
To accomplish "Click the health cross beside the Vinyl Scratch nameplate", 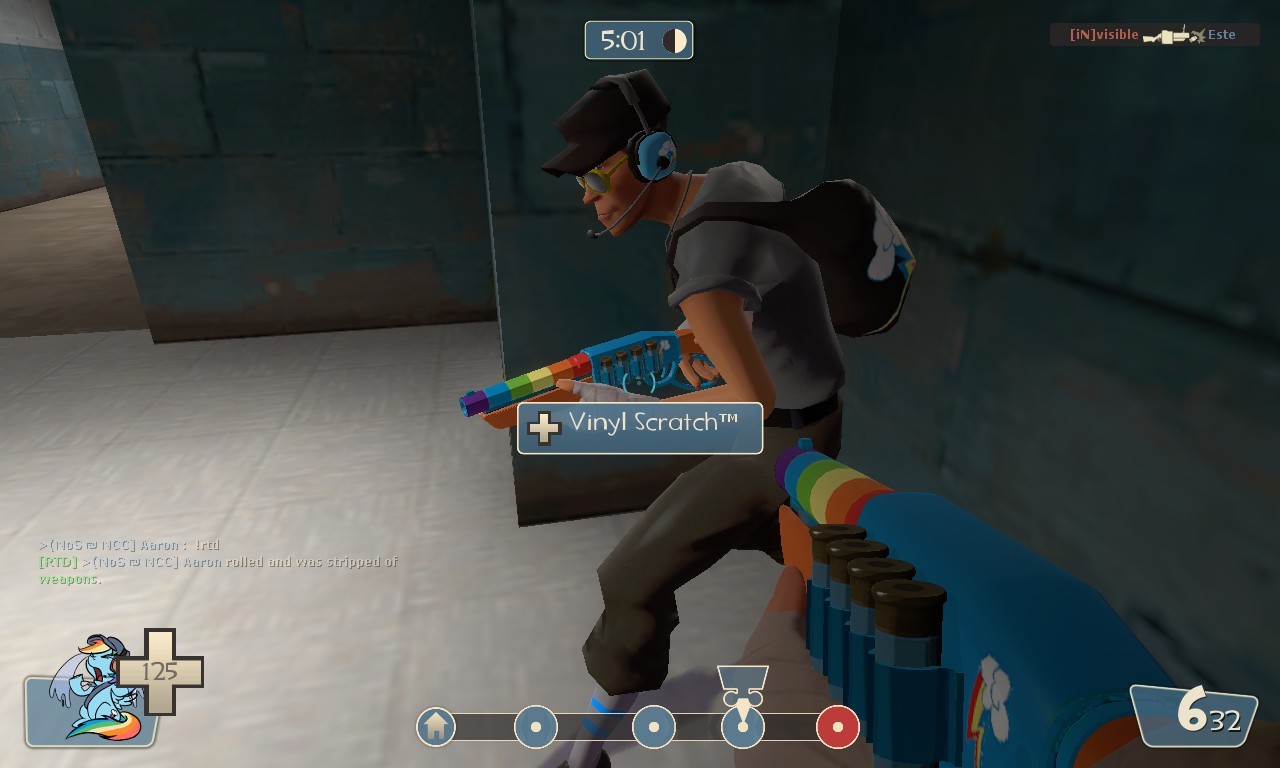I will 544,428.
